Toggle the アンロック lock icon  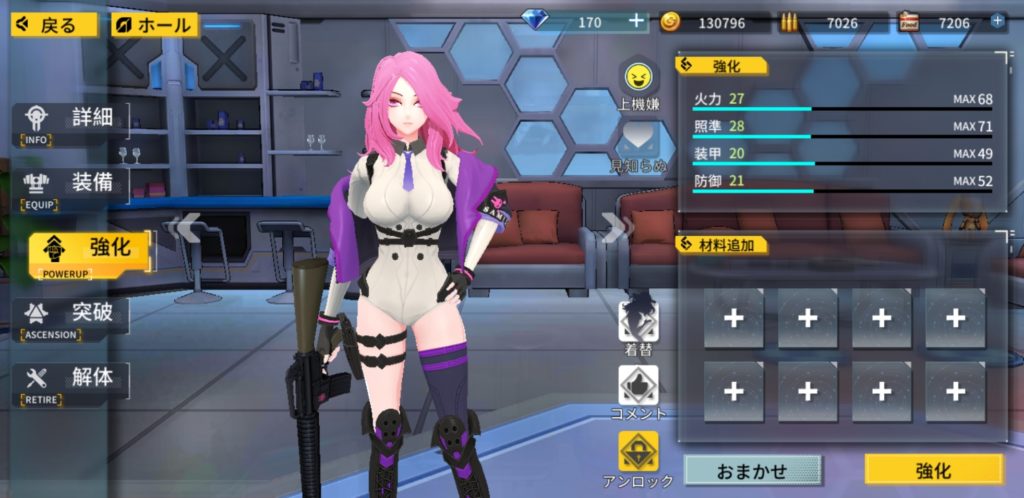tap(638, 452)
